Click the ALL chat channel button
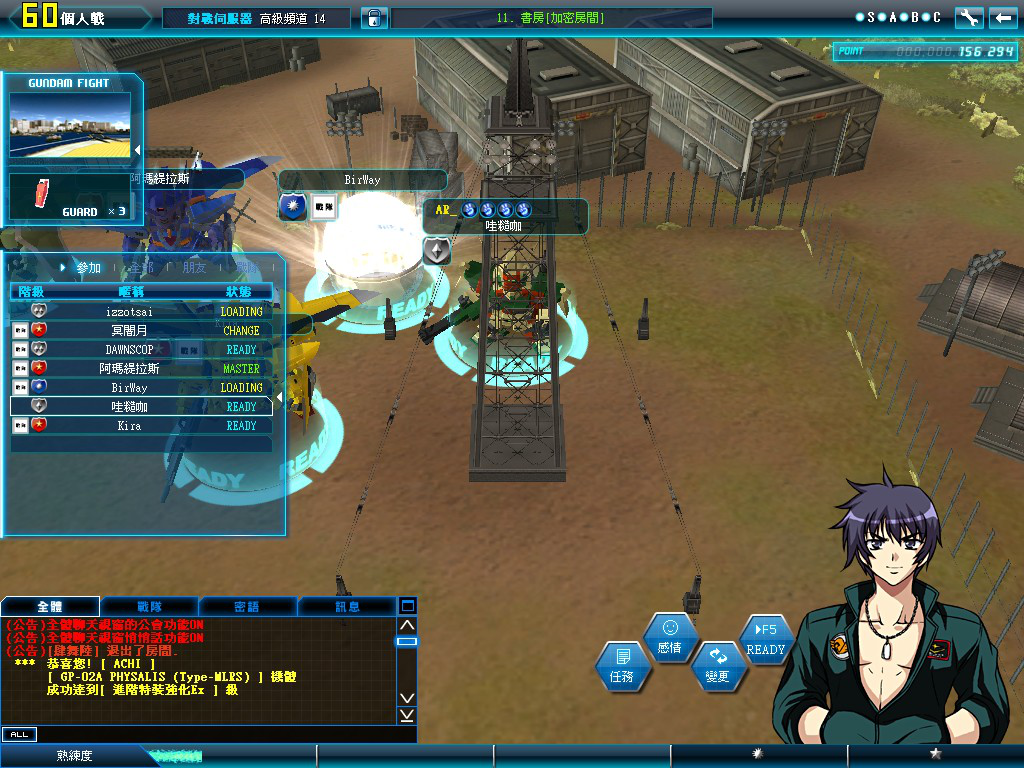This screenshot has width=1024, height=768. pyautogui.click(x=19, y=734)
